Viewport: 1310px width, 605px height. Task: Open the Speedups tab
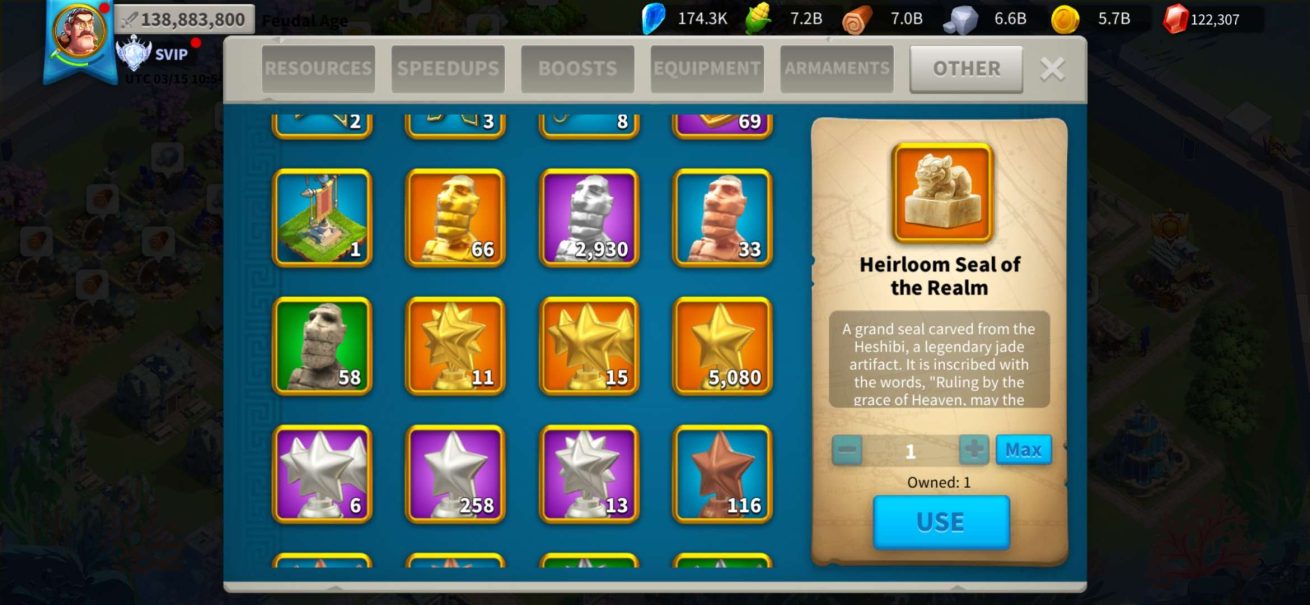(448, 69)
